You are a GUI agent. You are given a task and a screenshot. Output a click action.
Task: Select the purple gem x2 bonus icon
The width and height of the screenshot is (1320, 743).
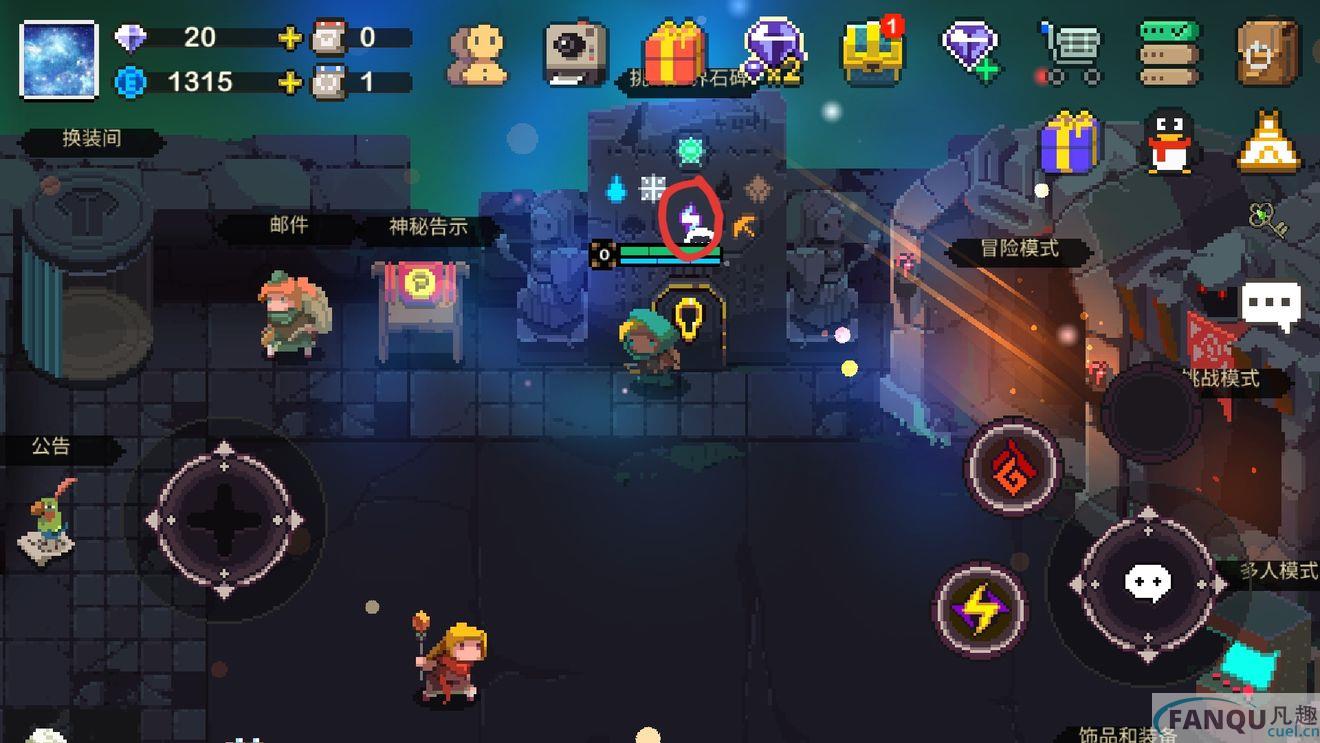(x=774, y=50)
